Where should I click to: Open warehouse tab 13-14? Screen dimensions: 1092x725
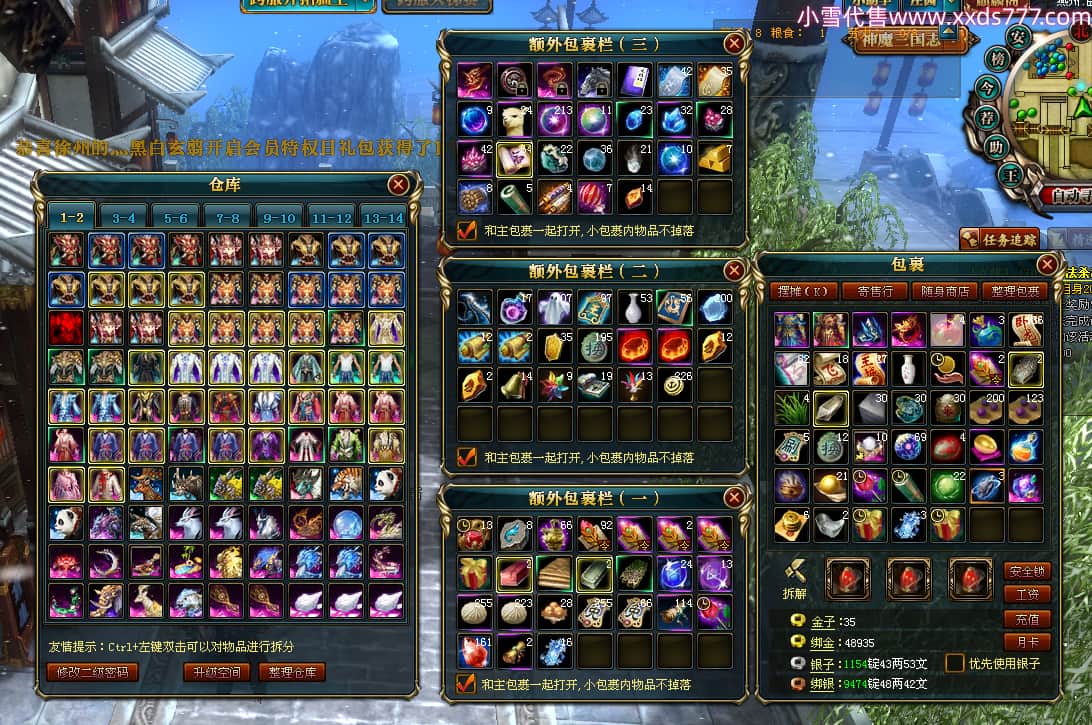tap(384, 217)
